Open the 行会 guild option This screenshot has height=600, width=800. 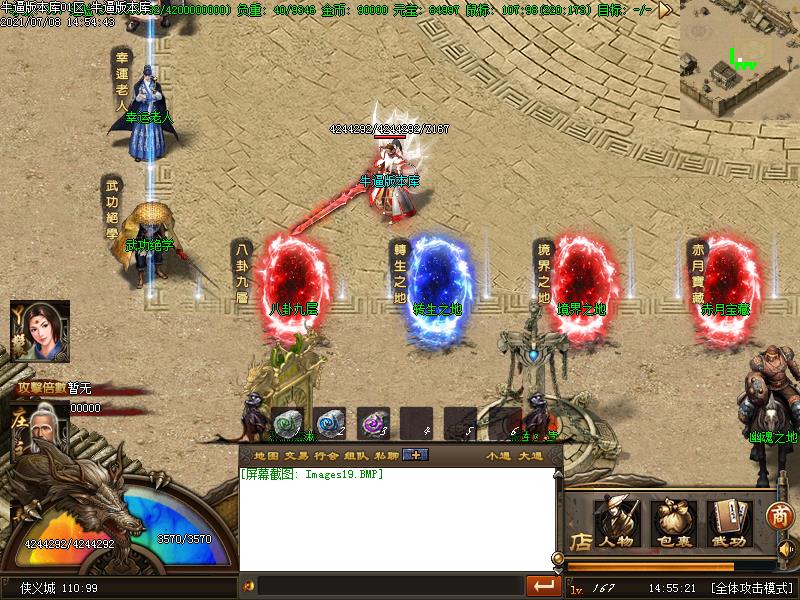[327, 456]
